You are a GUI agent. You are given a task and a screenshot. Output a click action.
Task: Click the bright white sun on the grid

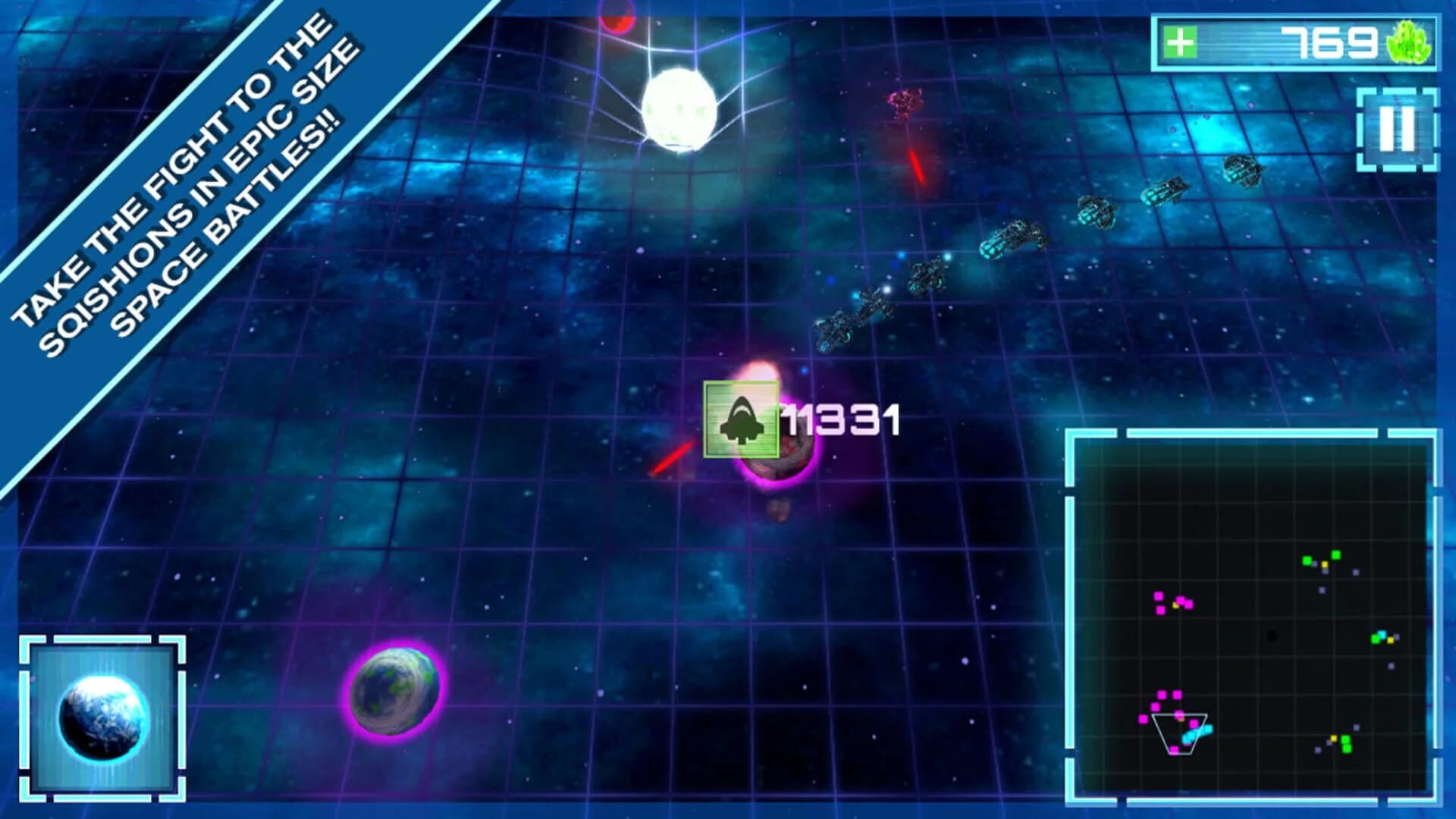coord(681,108)
